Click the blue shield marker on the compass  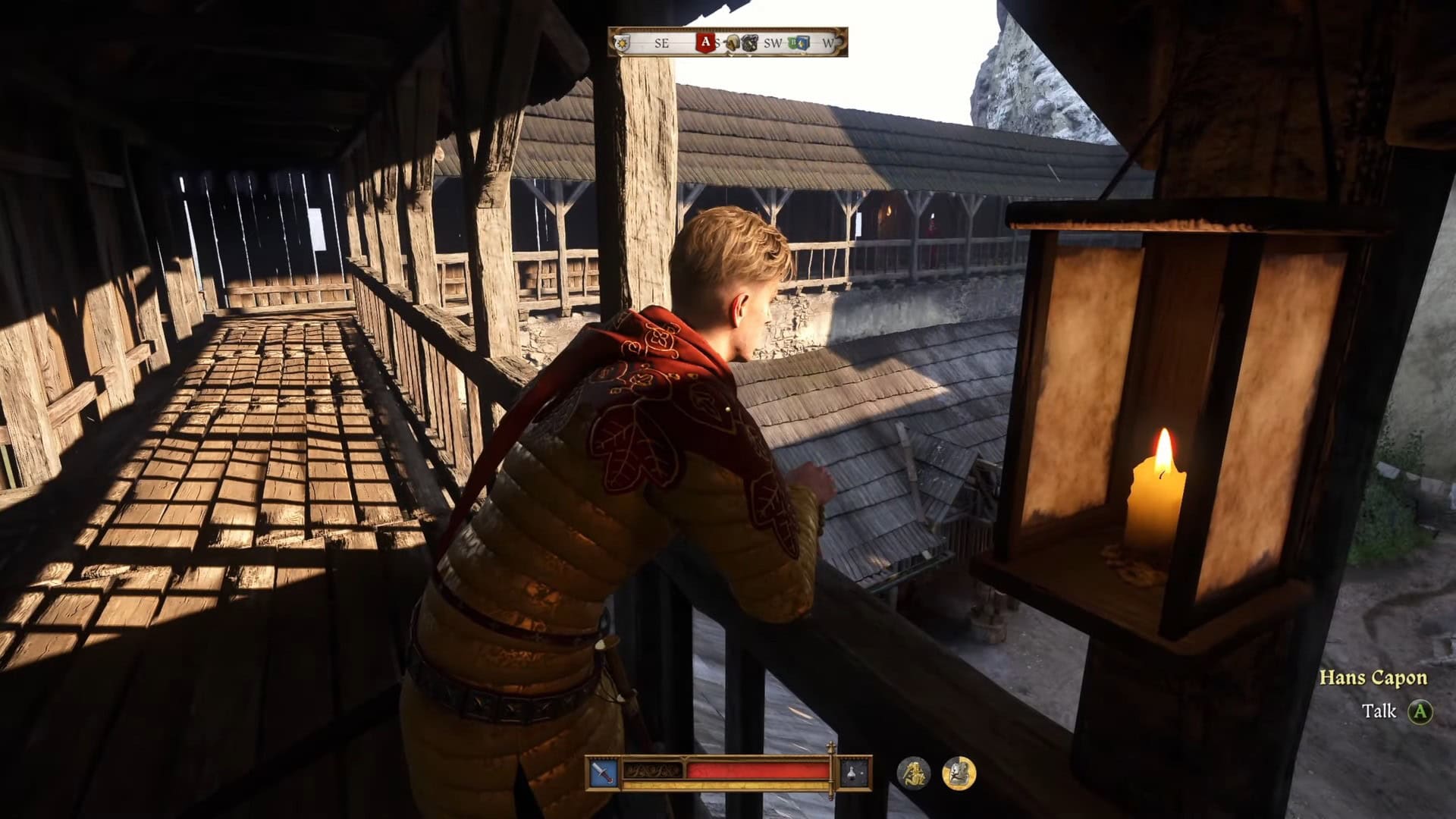804,43
